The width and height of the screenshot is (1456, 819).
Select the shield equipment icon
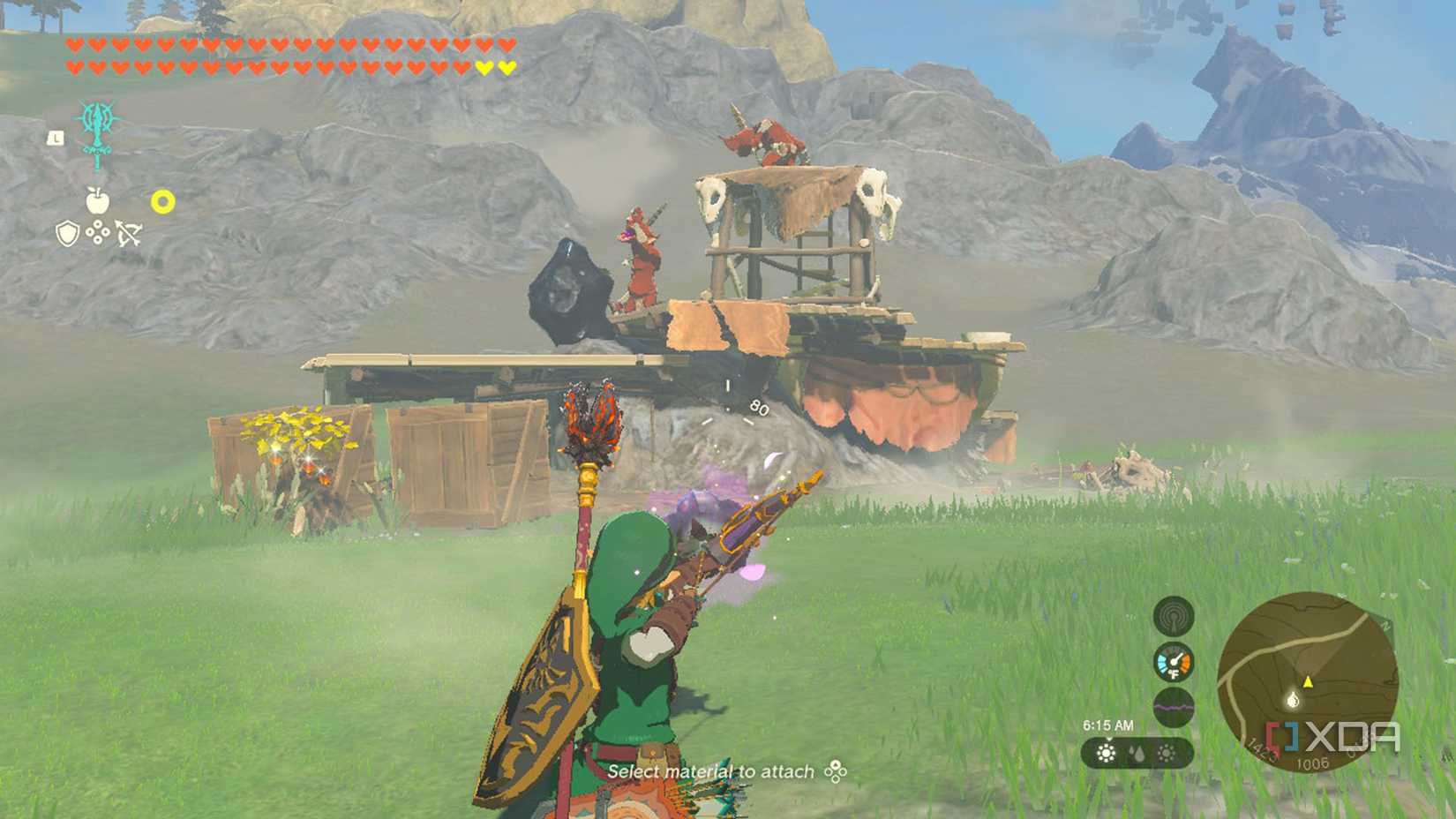pyautogui.click(x=67, y=235)
